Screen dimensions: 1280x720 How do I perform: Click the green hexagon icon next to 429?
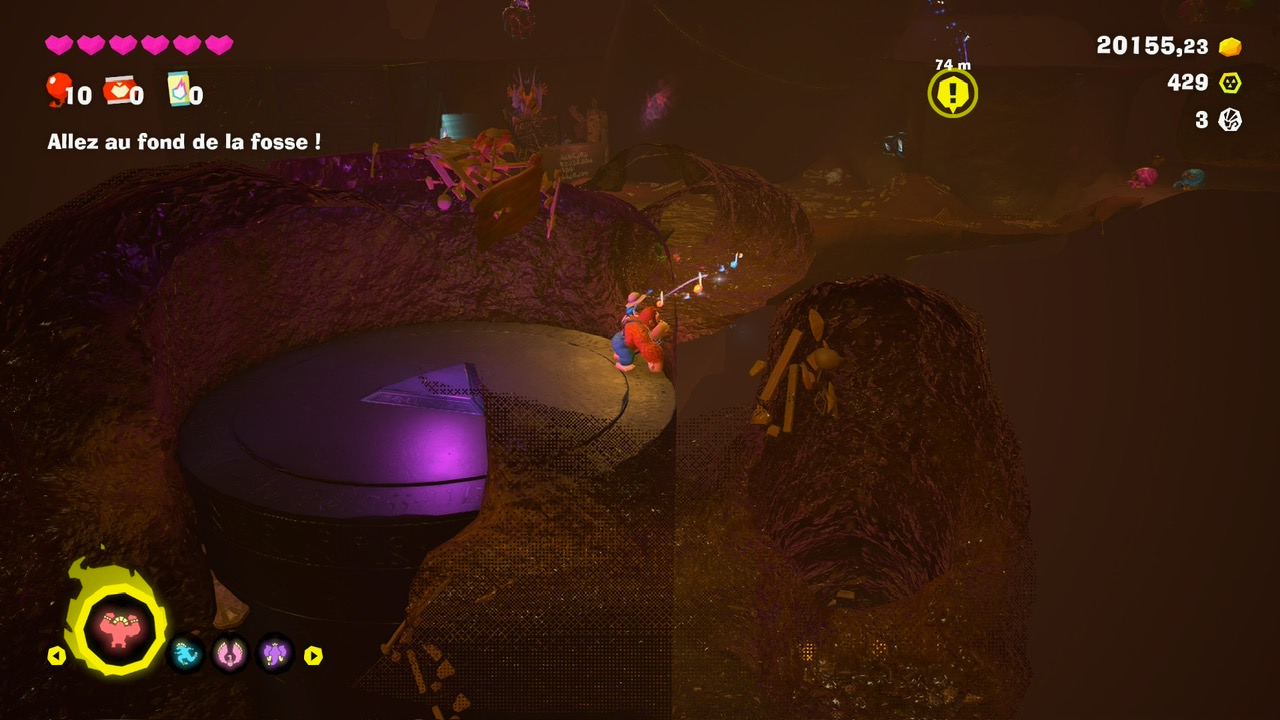tap(1231, 82)
